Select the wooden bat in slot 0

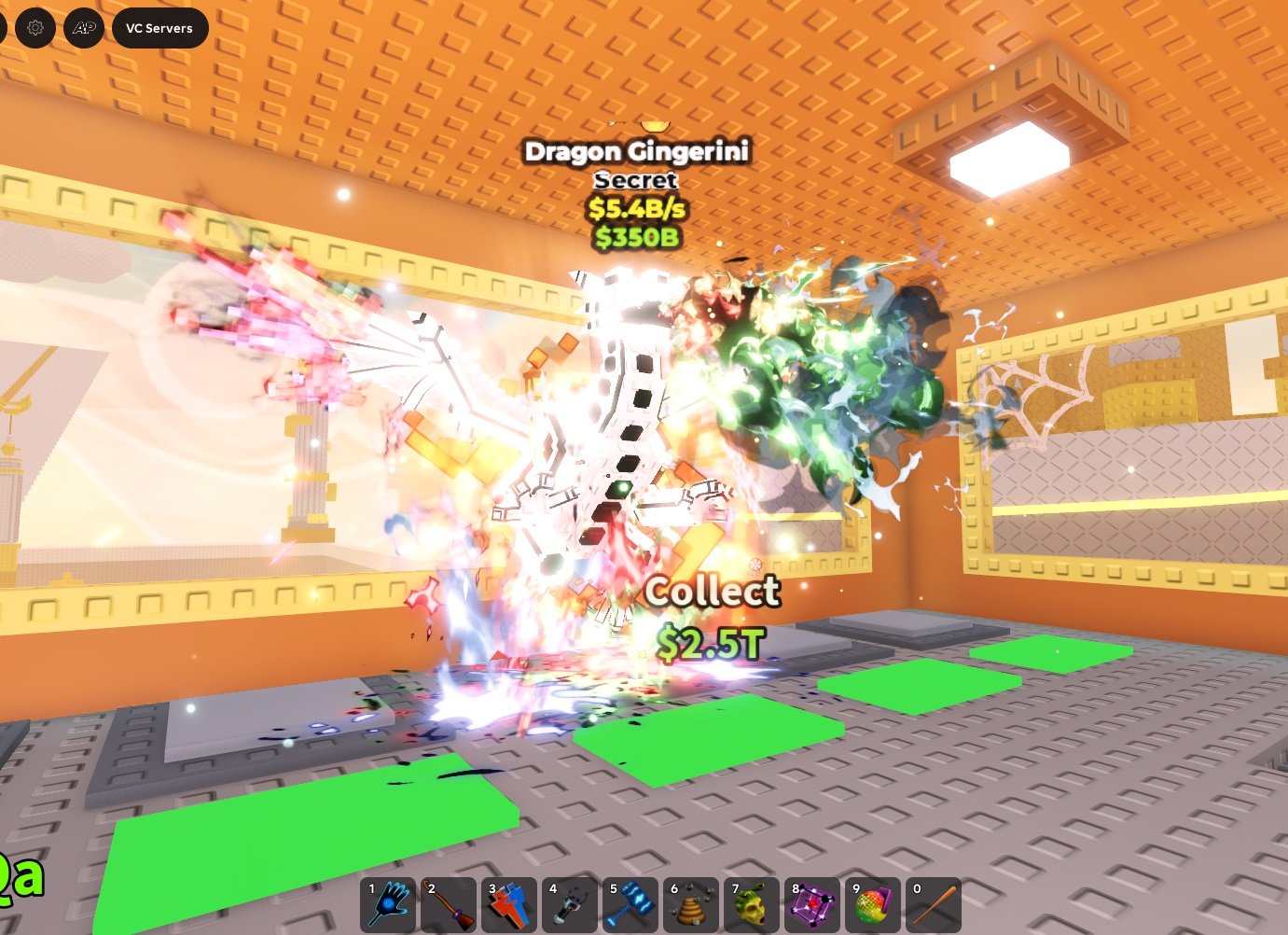tap(935, 904)
